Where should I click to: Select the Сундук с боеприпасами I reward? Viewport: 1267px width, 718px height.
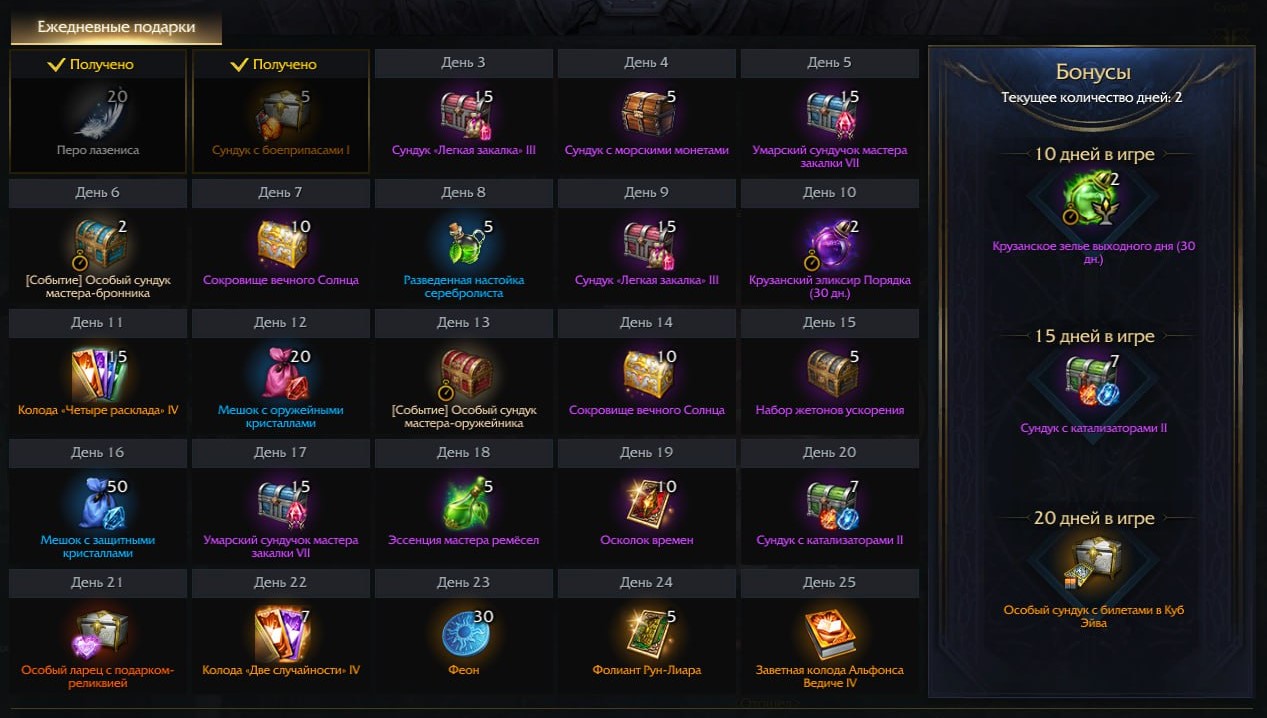click(x=281, y=113)
